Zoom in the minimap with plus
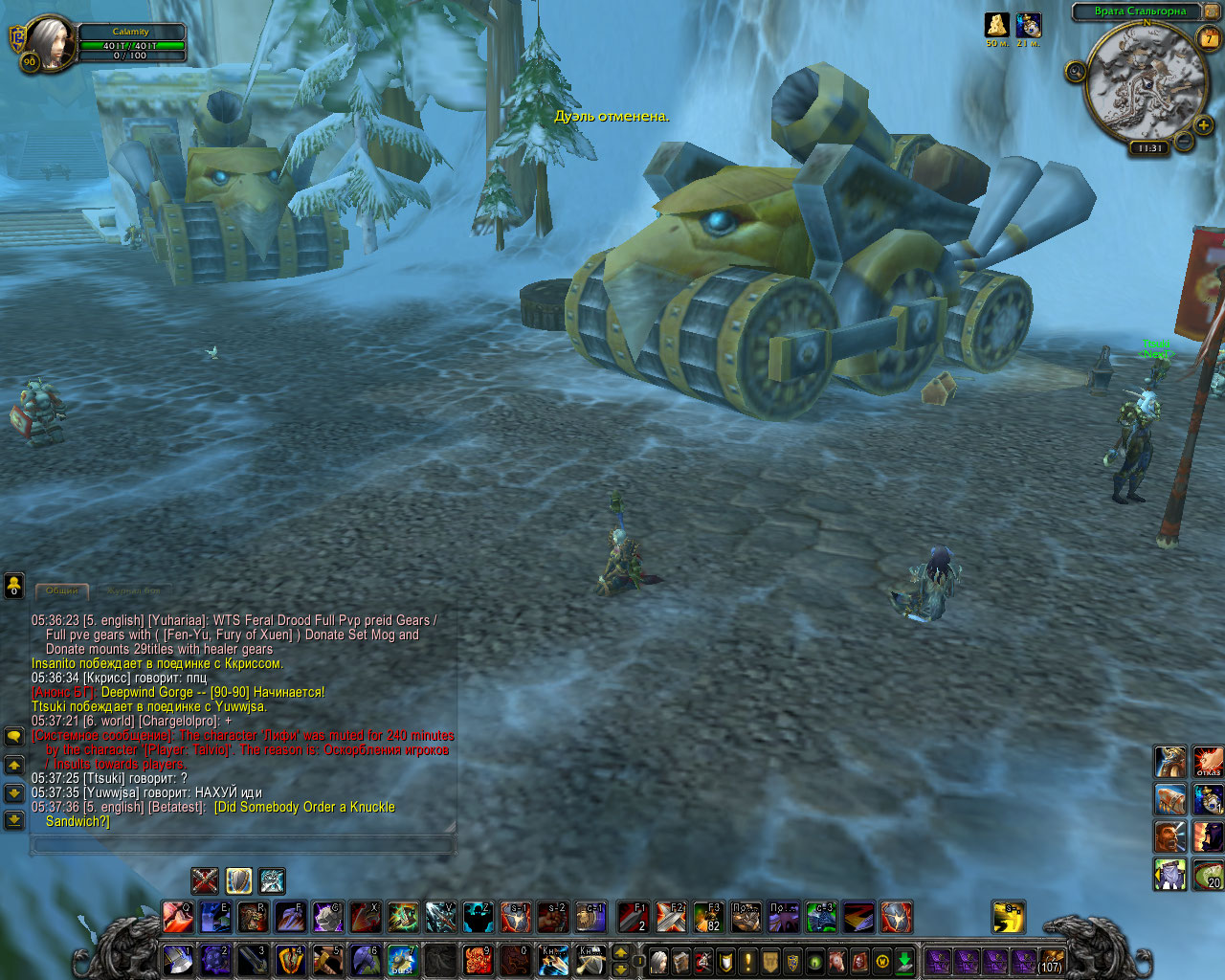The height and width of the screenshot is (980, 1225). click(1205, 124)
